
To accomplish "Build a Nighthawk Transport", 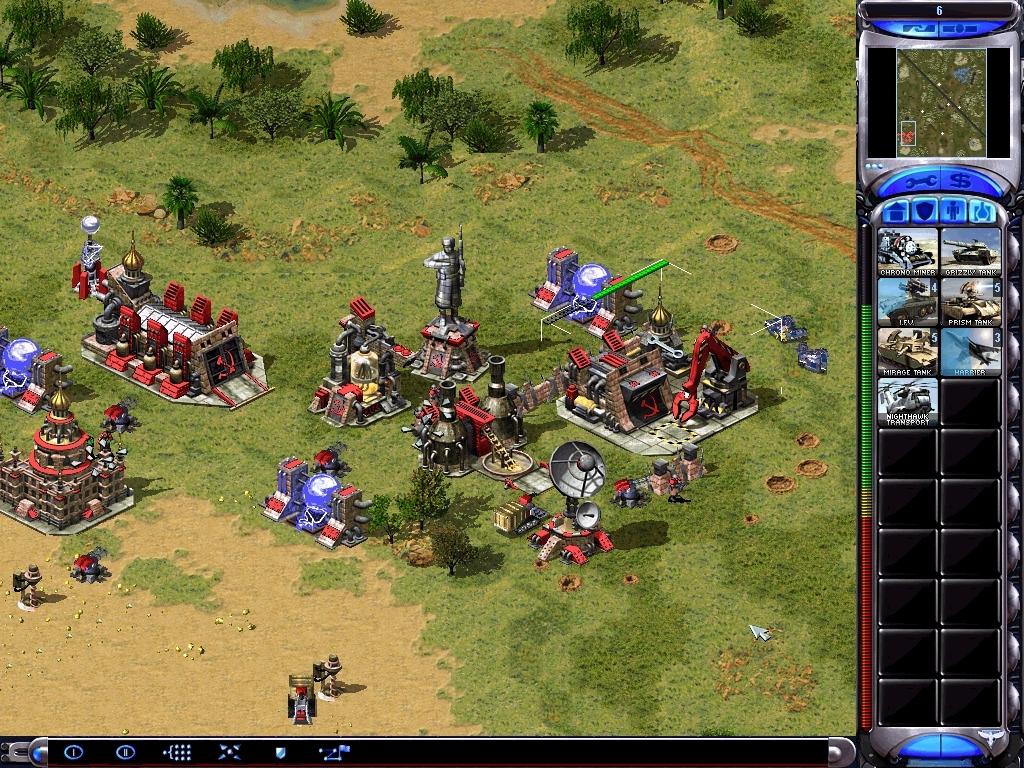I will click(x=908, y=401).
